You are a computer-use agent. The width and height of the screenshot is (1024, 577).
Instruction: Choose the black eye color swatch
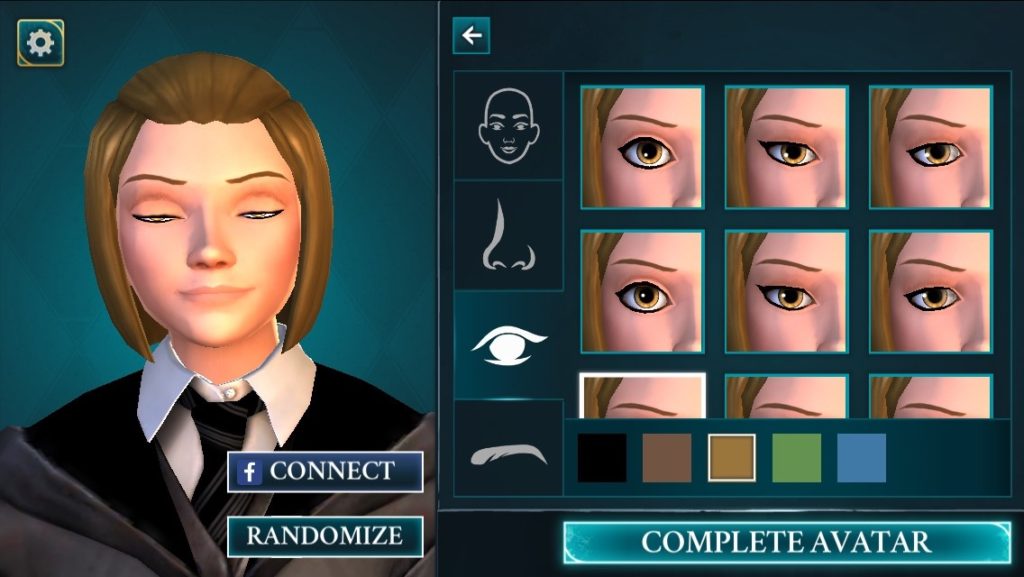(602, 458)
